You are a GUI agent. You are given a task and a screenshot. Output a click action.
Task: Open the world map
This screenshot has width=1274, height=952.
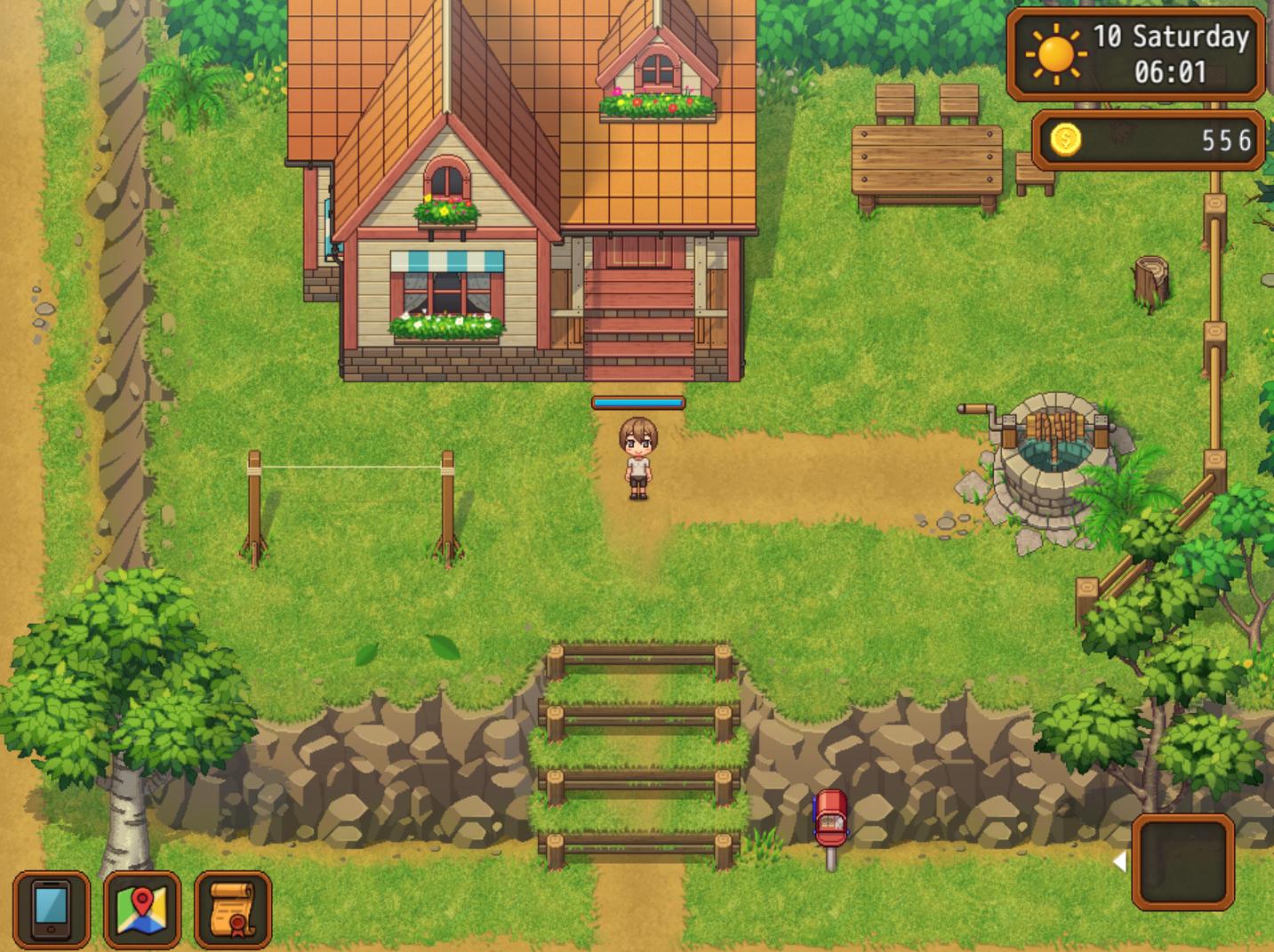tap(142, 908)
